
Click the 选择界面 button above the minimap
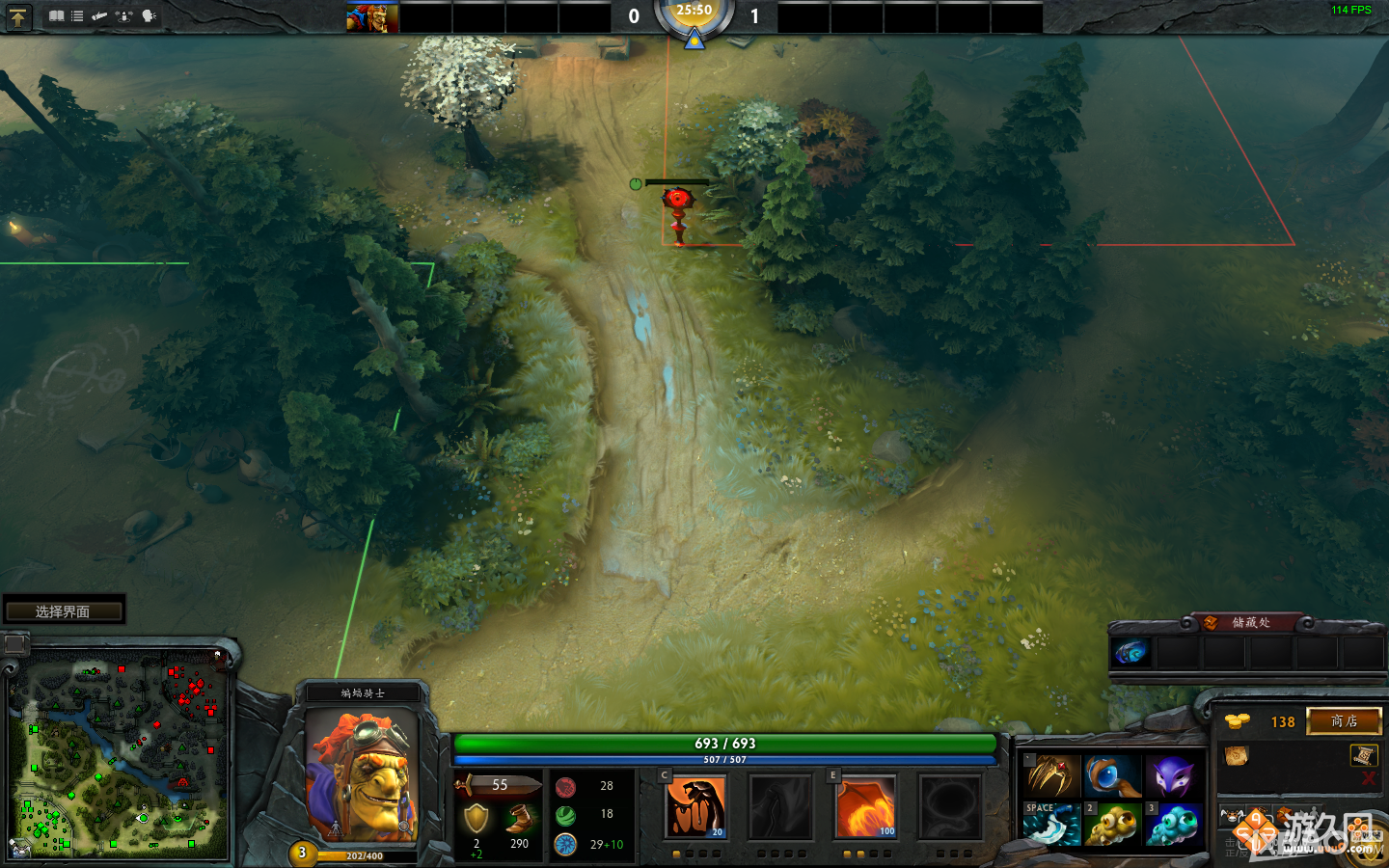63,609
